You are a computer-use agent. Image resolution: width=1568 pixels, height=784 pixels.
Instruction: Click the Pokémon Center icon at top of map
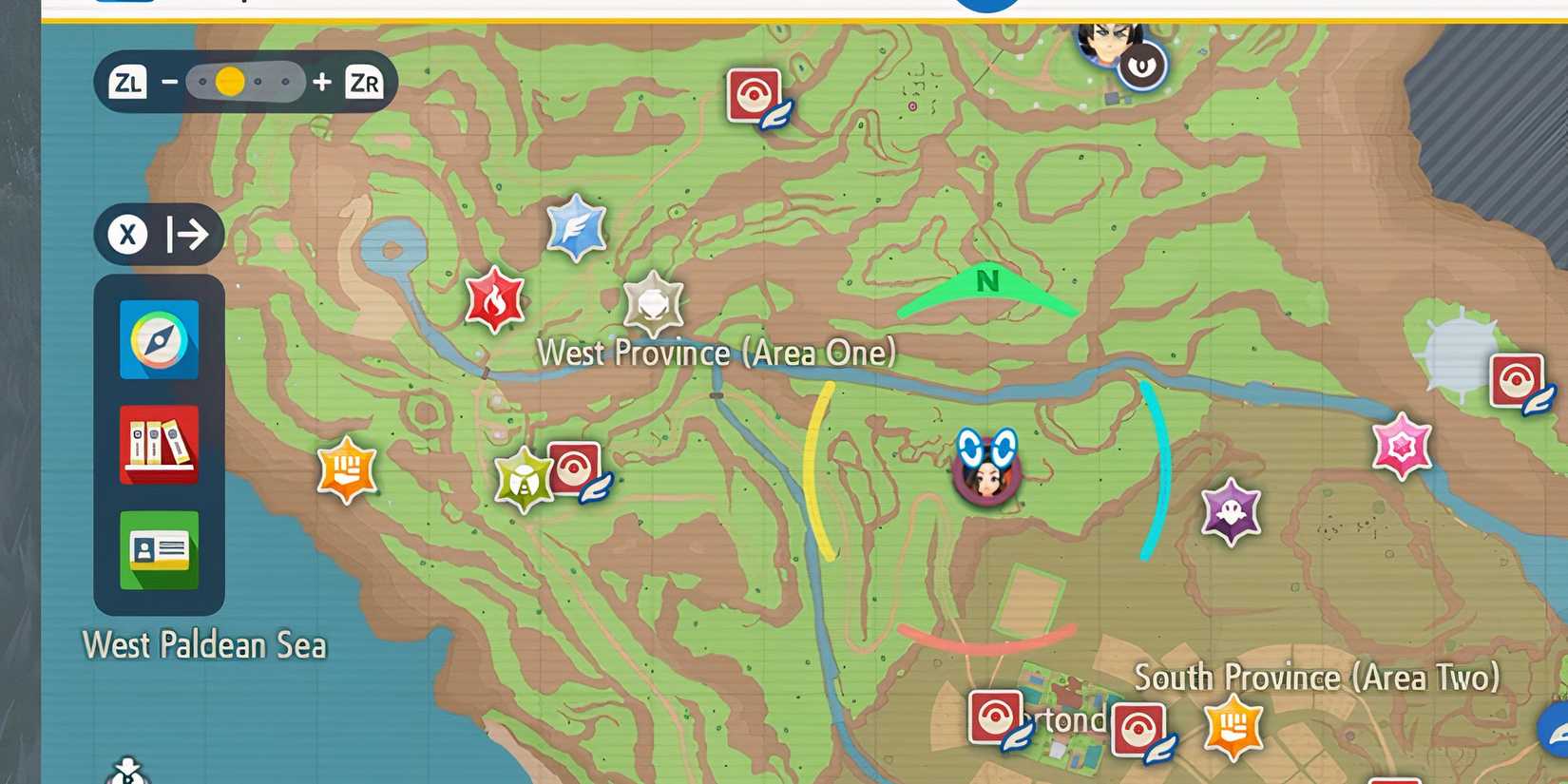755,93
